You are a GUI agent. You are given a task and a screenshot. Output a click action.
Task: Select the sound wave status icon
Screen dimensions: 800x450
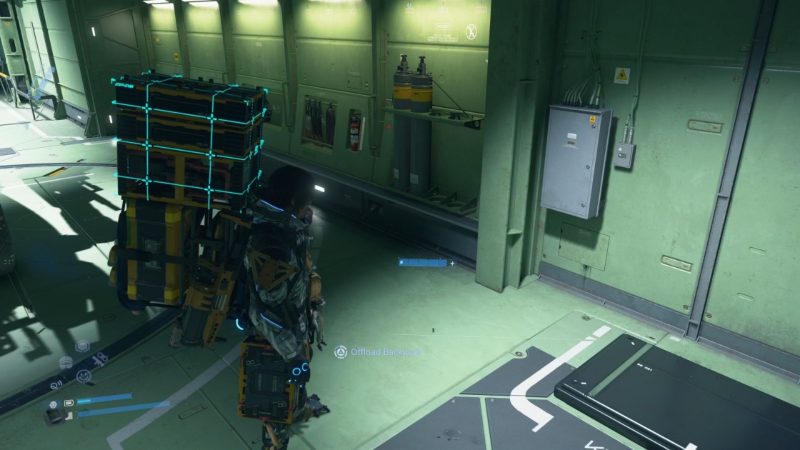[x=66, y=362]
